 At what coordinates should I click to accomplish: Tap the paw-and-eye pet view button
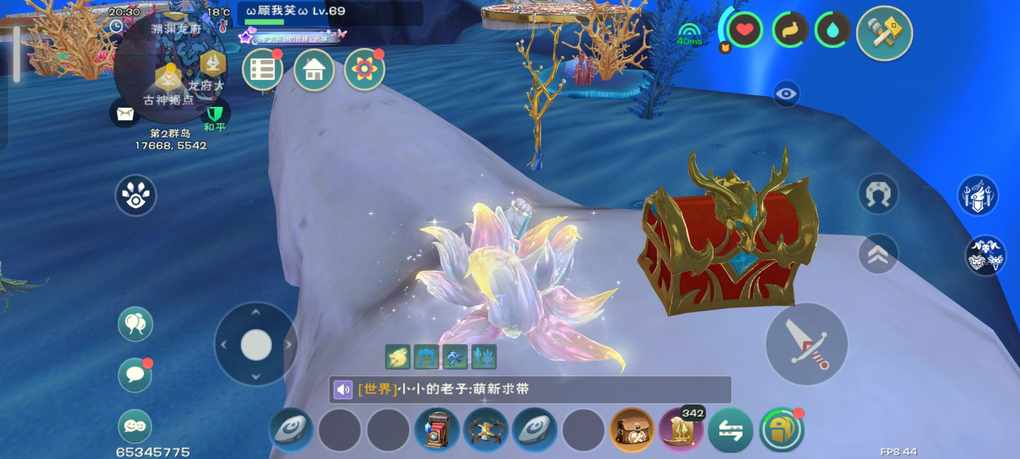coord(136,195)
